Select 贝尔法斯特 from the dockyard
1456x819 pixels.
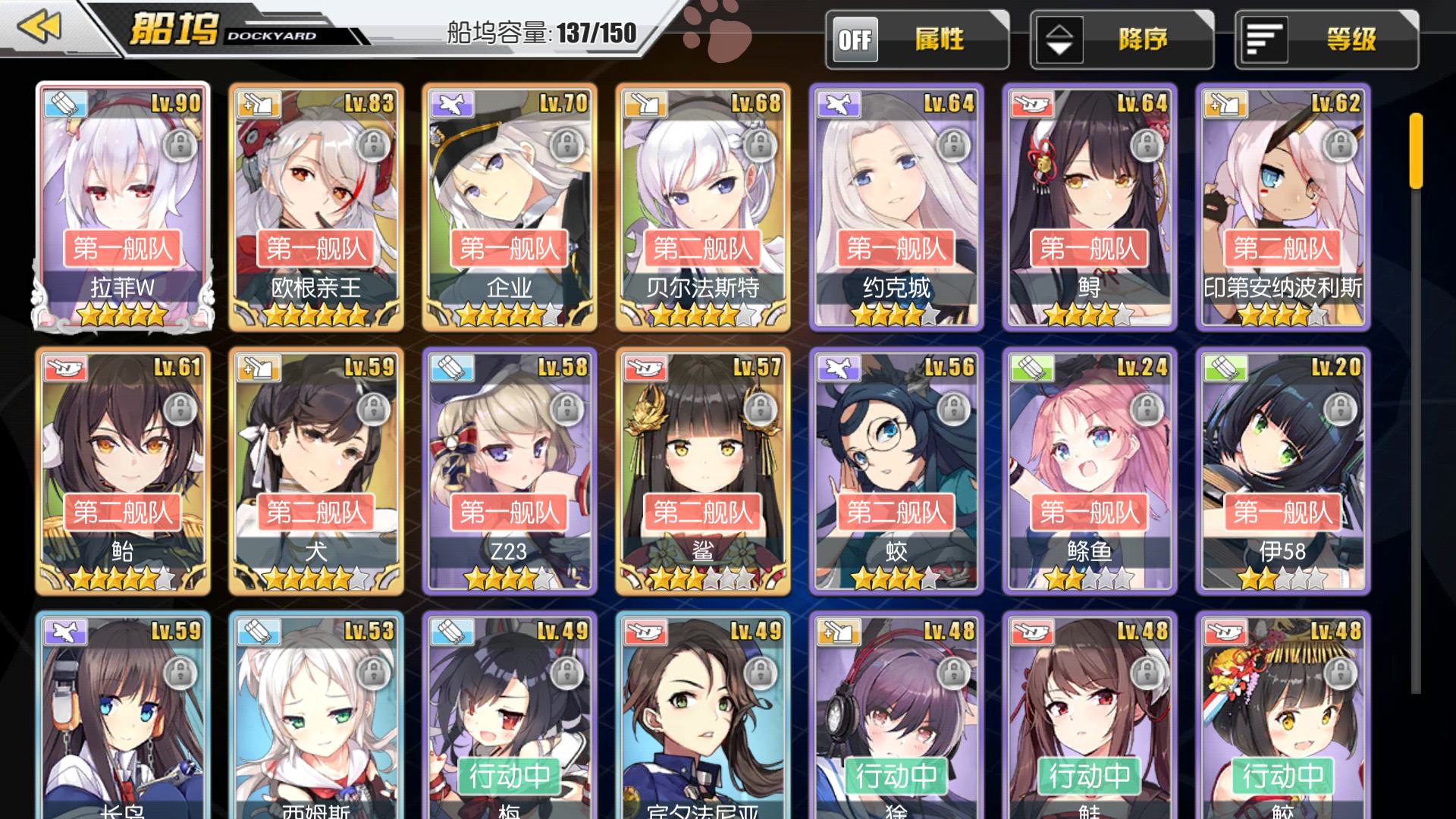click(x=703, y=206)
